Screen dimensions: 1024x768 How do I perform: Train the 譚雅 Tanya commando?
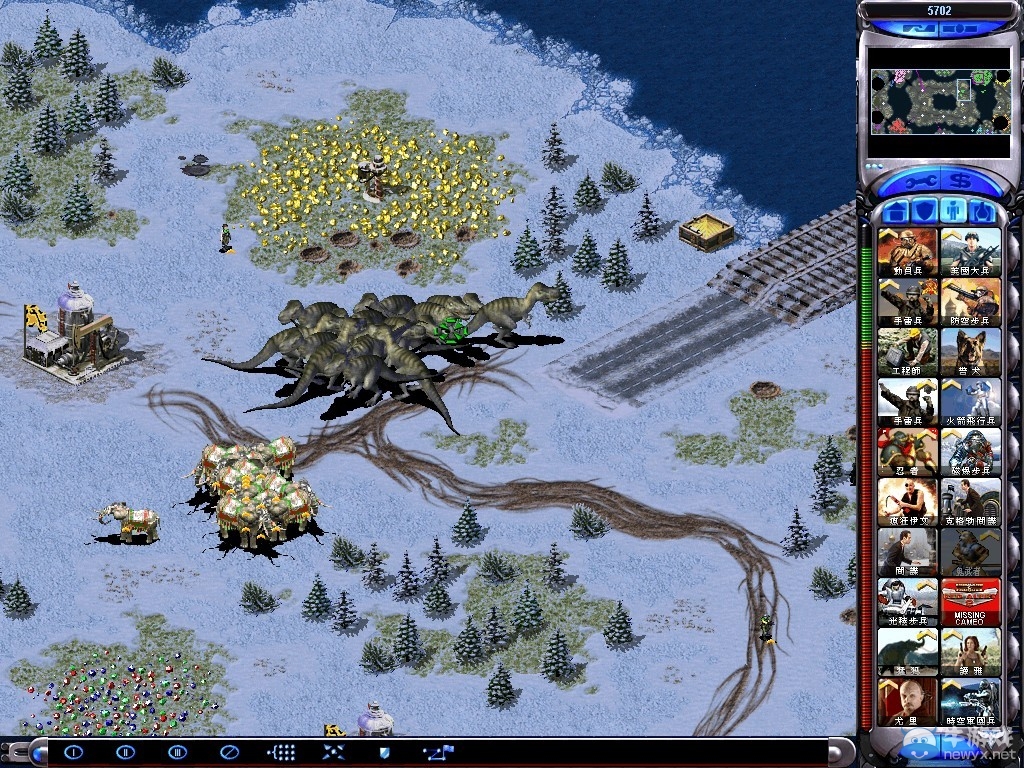970,652
